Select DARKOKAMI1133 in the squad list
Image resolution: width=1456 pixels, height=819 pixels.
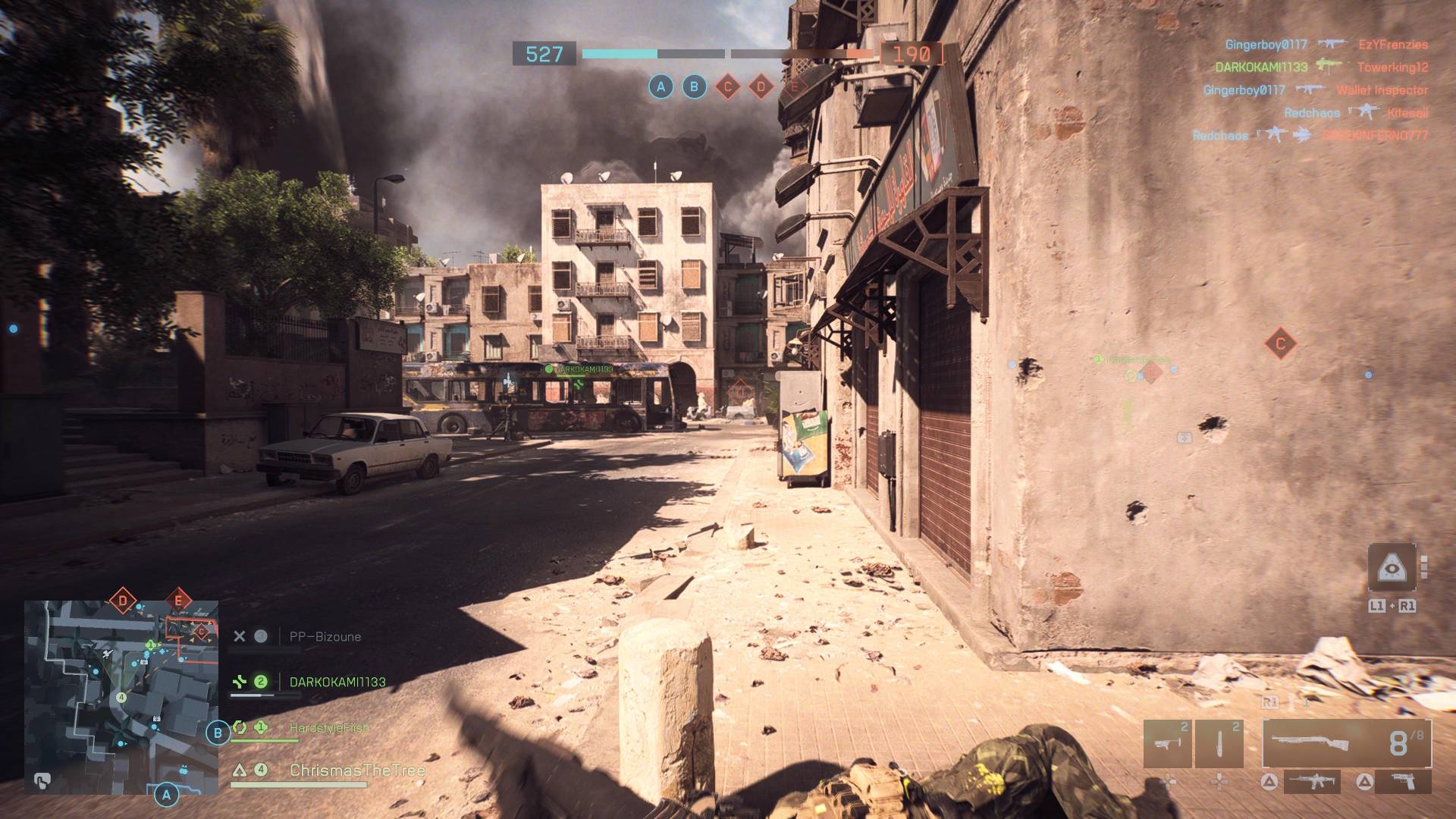click(337, 682)
